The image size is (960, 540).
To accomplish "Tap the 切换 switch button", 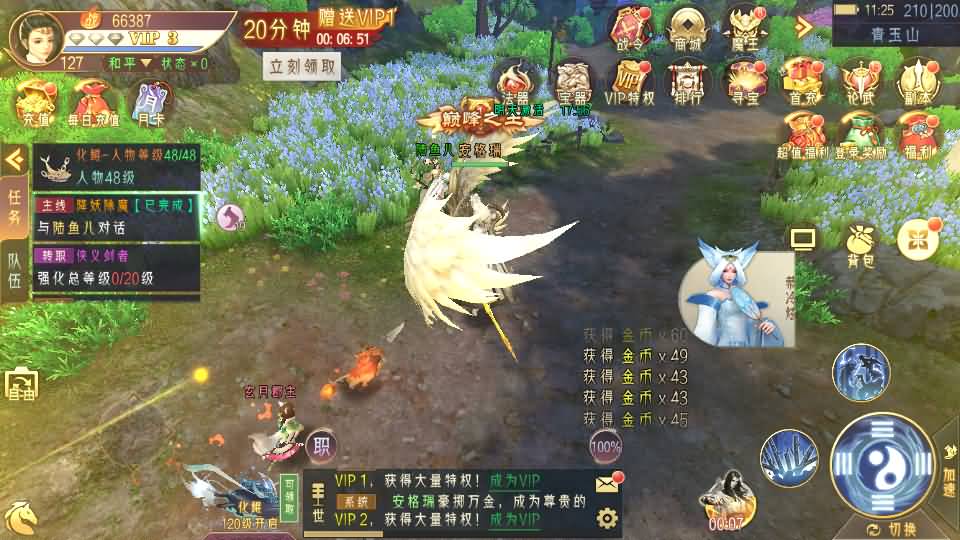I will (x=891, y=528).
